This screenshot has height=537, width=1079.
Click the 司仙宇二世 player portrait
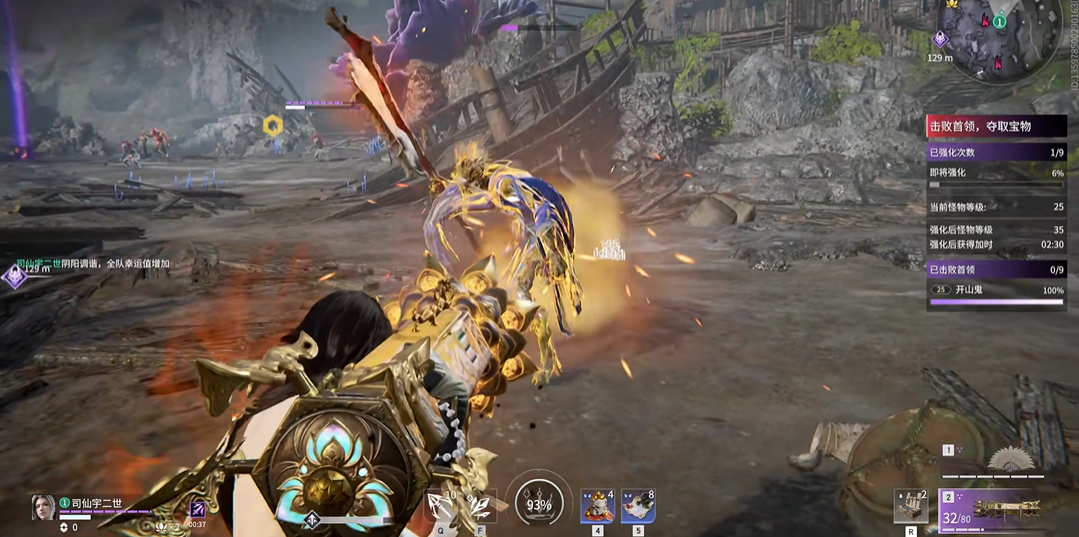43,506
